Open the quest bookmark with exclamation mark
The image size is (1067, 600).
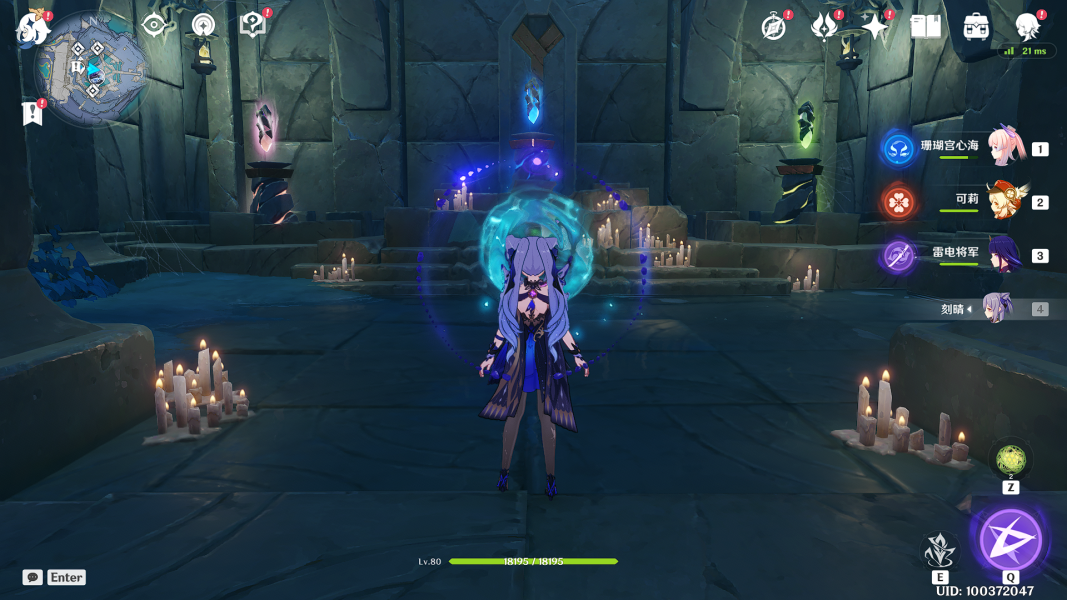pyautogui.click(x=32, y=114)
